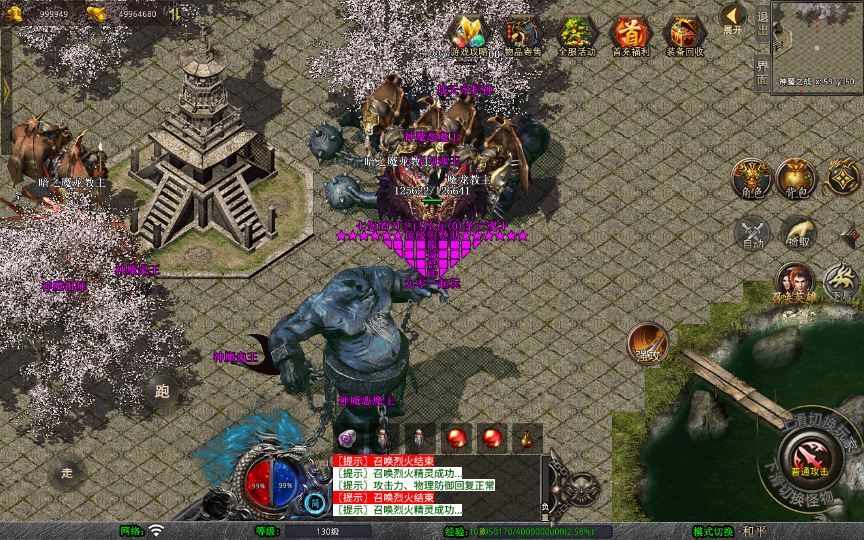
Task: Click the 界面 interface button
Action: (x=762, y=70)
